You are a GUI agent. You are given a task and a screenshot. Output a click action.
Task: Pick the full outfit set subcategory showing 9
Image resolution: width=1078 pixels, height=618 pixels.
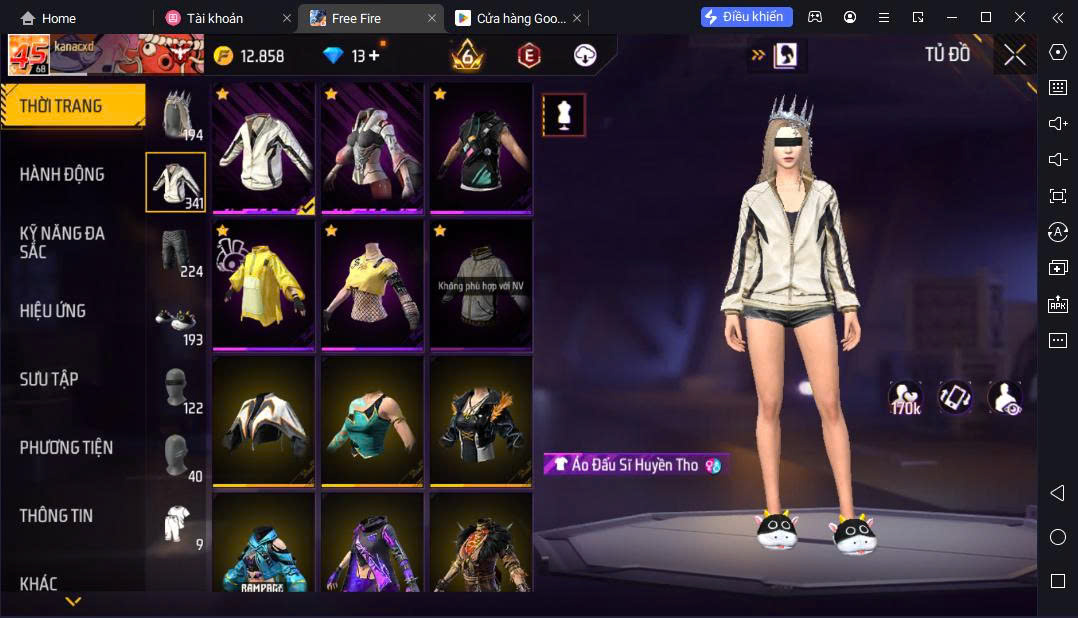(176, 525)
